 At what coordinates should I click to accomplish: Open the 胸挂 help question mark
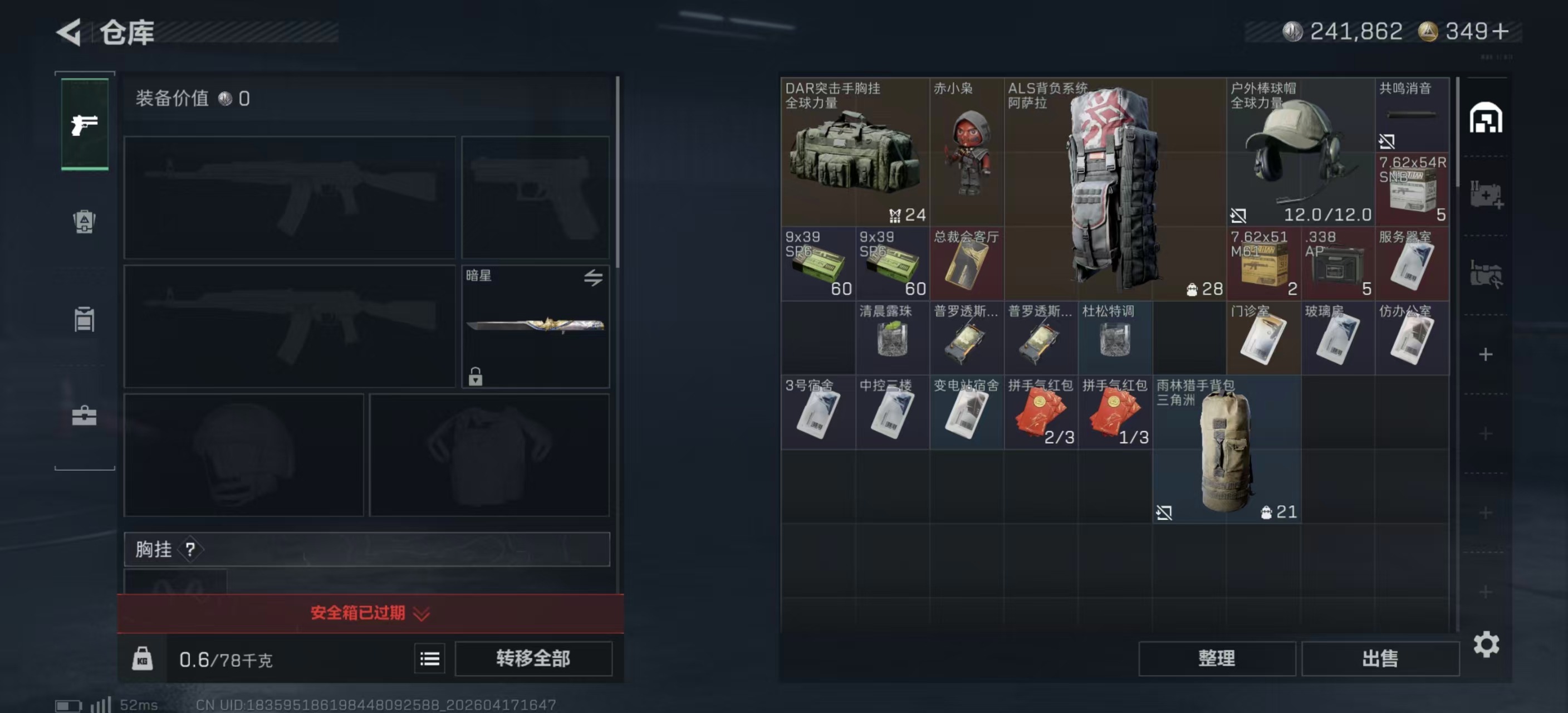192,550
